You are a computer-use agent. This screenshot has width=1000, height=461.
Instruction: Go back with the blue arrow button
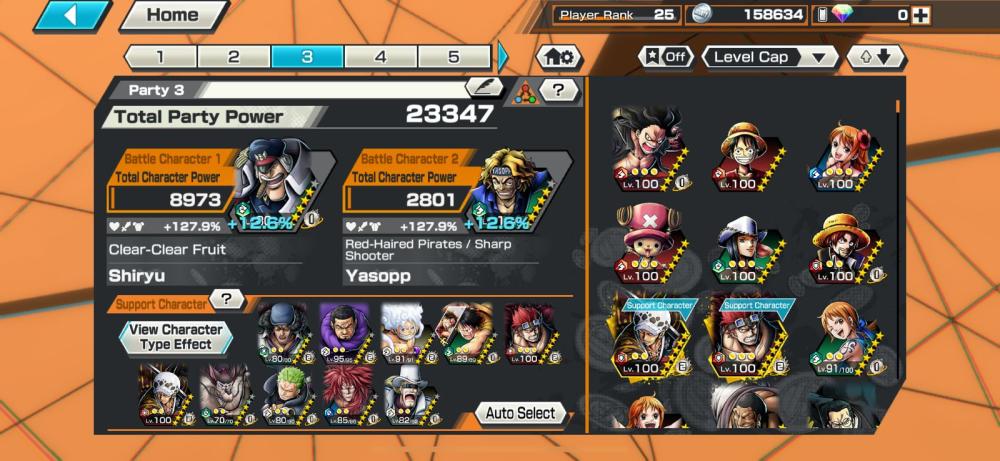pos(72,16)
